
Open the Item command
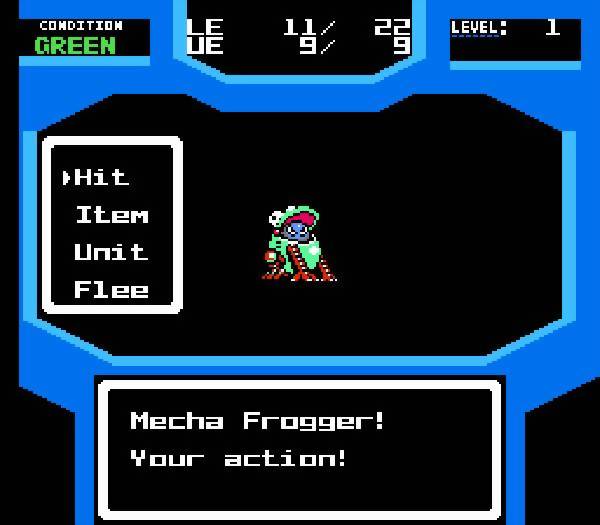tap(111, 215)
